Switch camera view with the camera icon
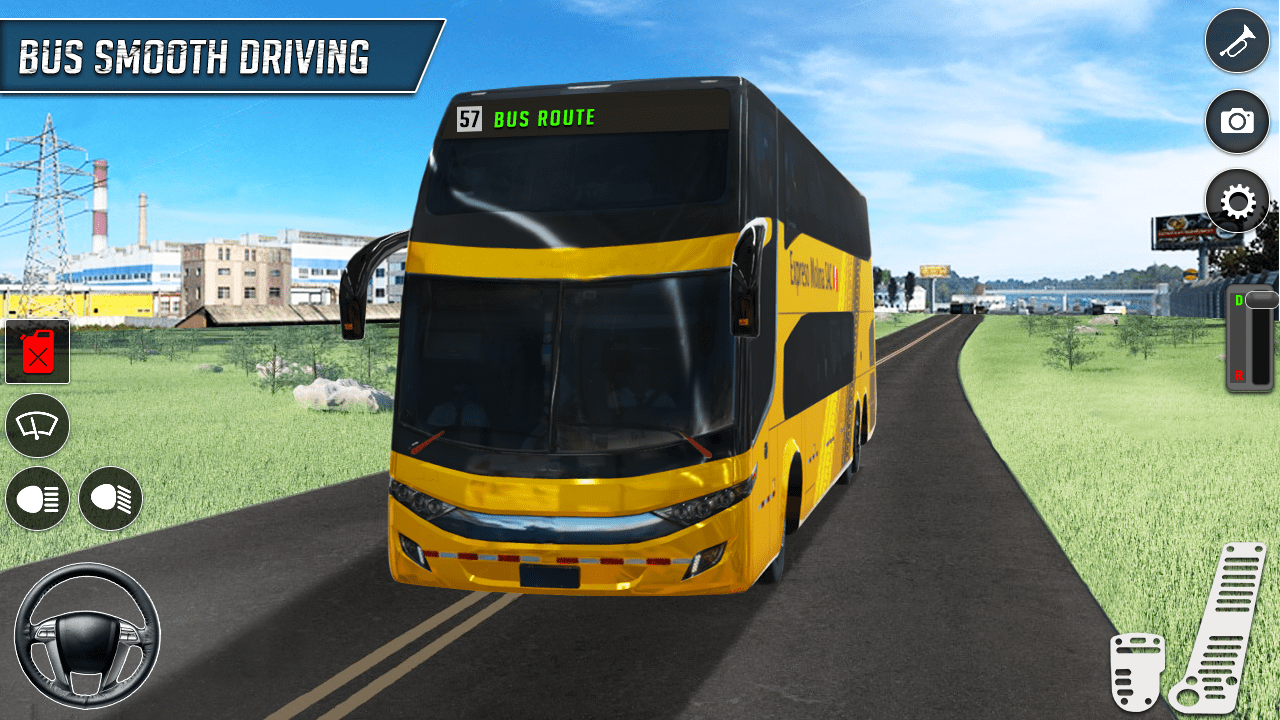Viewport: 1280px width, 720px height. pyautogui.click(x=1237, y=121)
